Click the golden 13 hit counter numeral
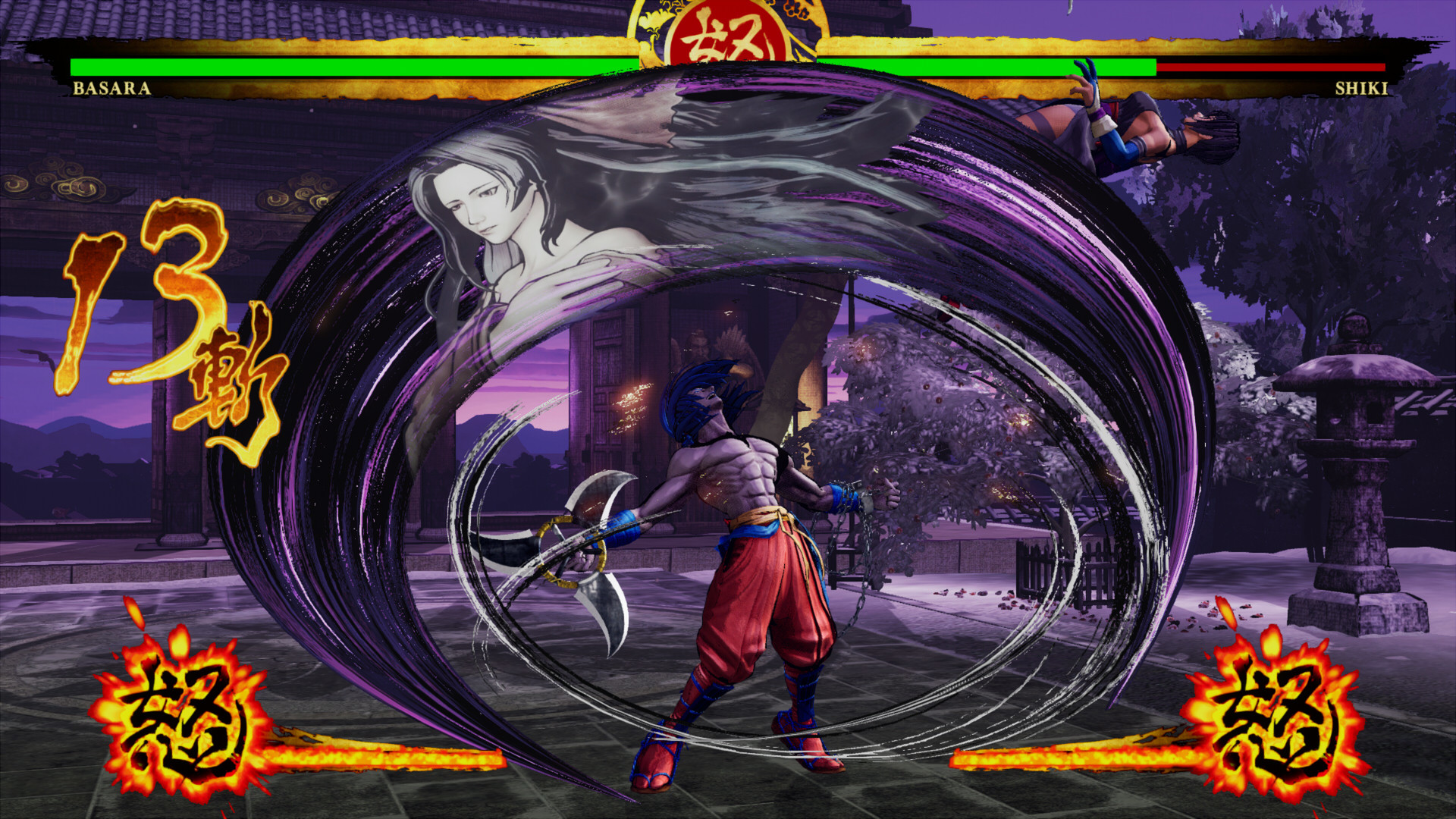The height and width of the screenshot is (819, 1456). point(148,296)
